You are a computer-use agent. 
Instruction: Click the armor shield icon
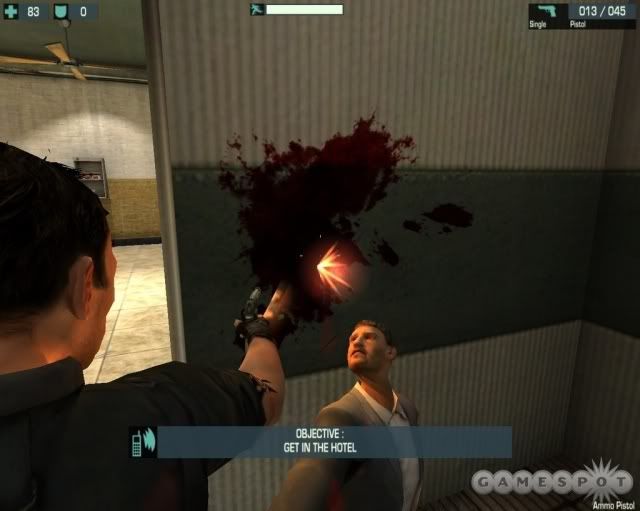(59, 12)
